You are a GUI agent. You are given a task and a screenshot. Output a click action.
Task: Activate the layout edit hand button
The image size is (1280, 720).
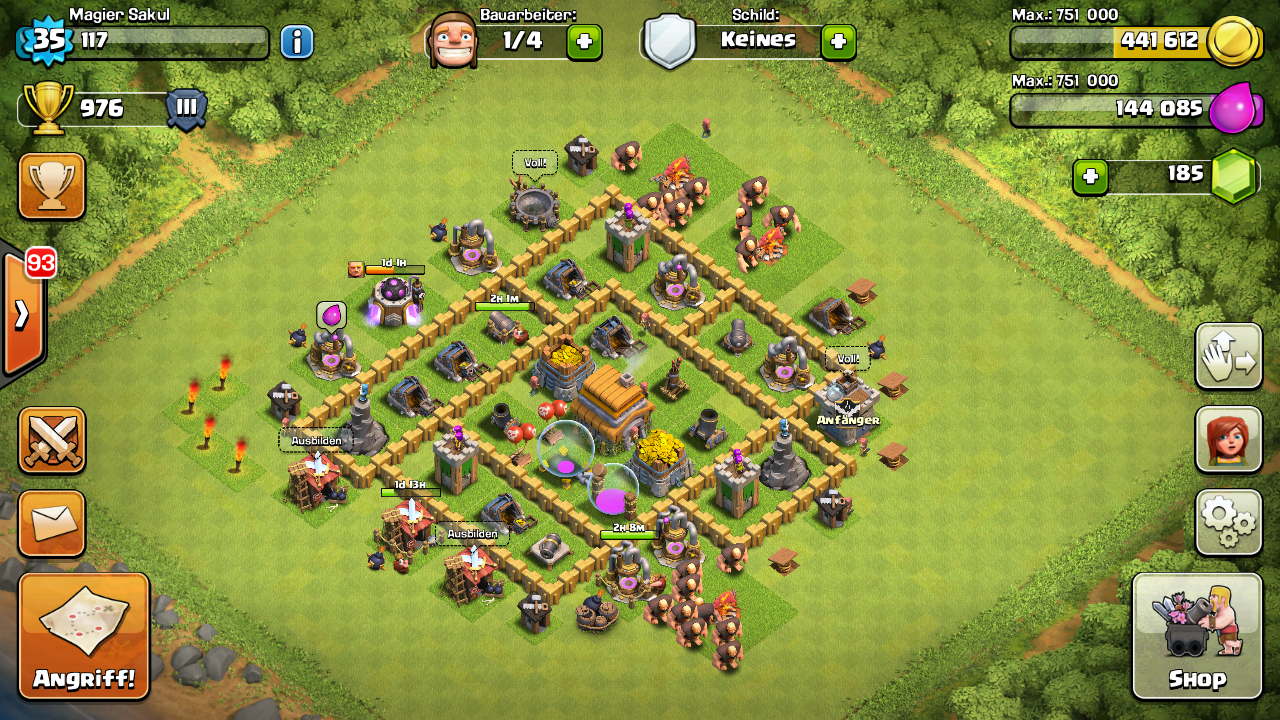tap(1228, 356)
